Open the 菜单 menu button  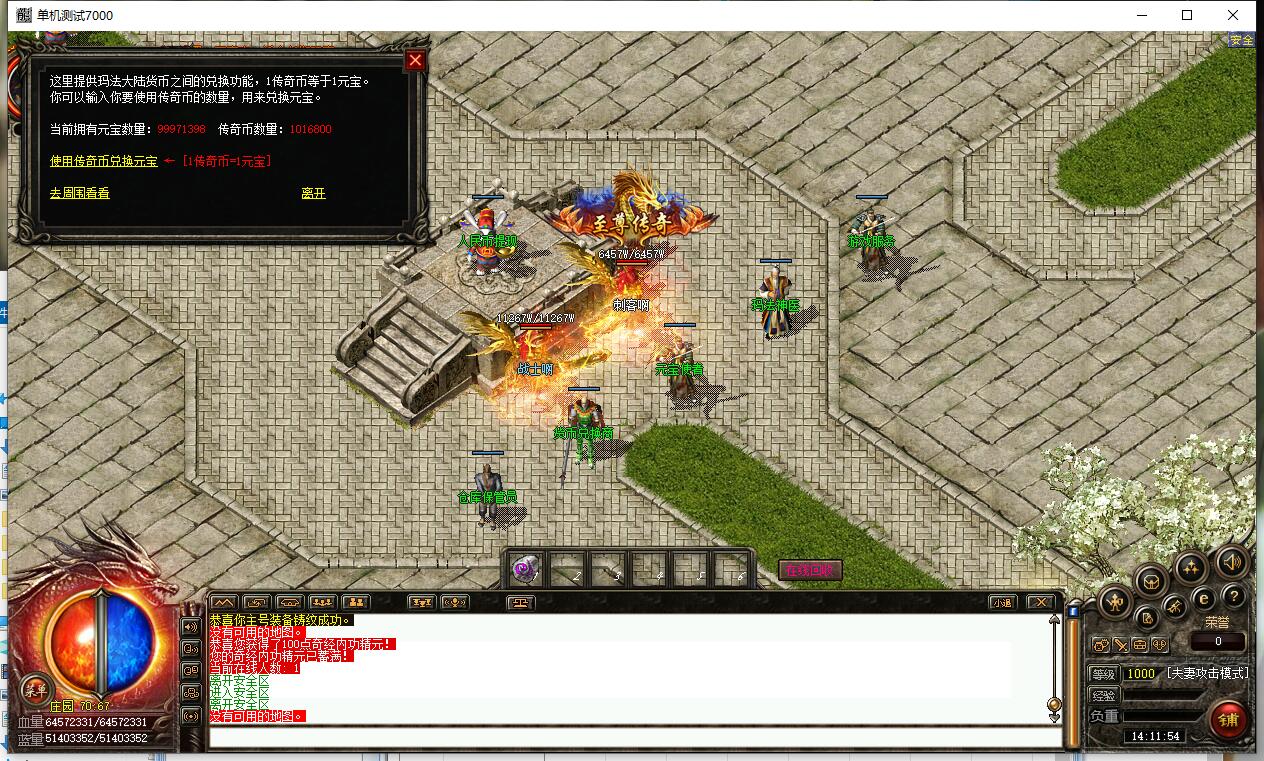point(36,688)
